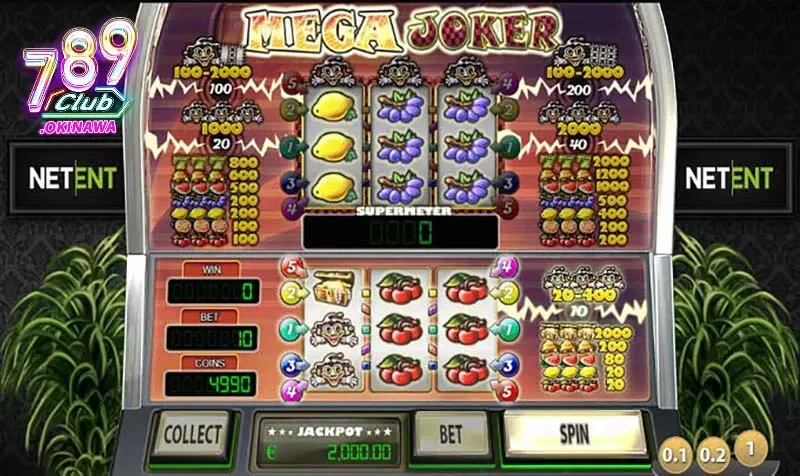Raise the stake with the BET button
Screen dimensions: 800x476
click(x=450, y=435)
